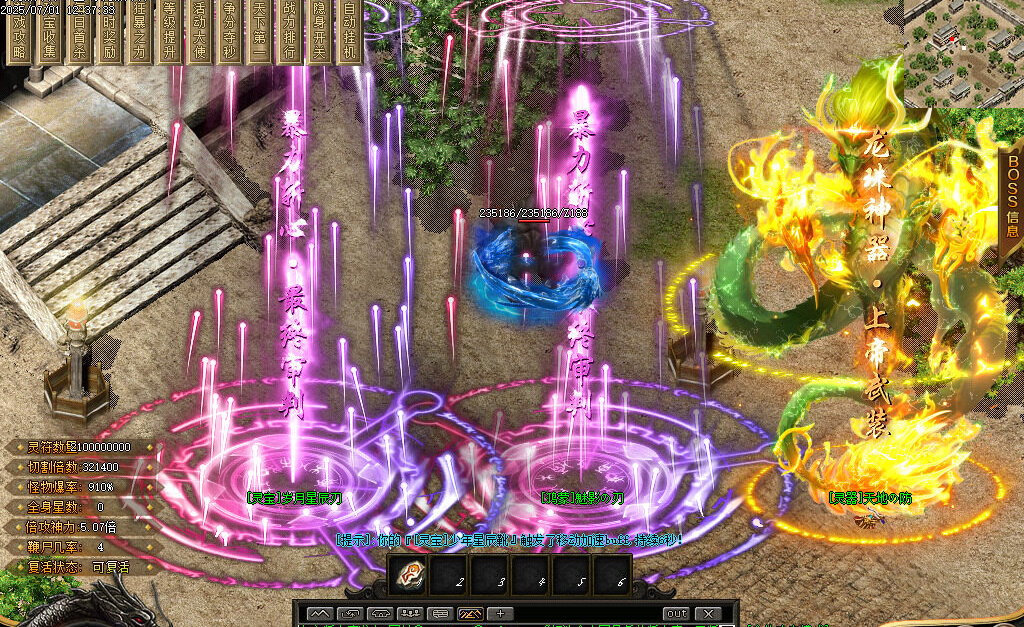This screenshot has width=1024, height=627.
Task: Select the 狂暴之力 berserk power button
Action: coord(139,36)
